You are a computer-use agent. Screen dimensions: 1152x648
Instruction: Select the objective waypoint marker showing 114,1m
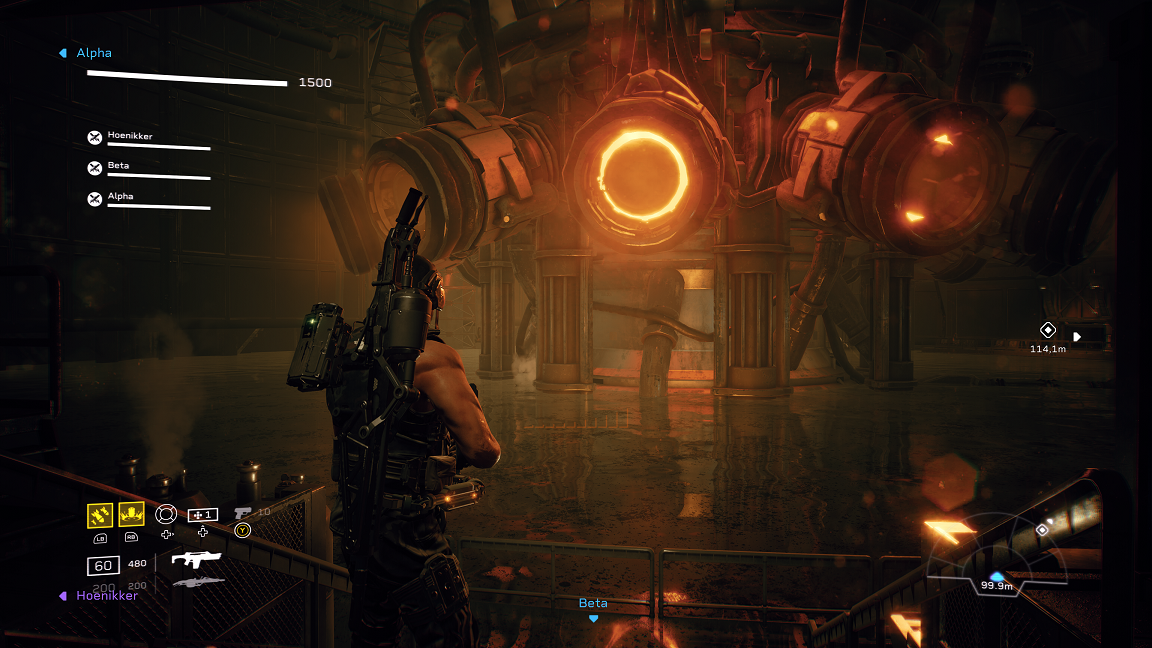1048,330
